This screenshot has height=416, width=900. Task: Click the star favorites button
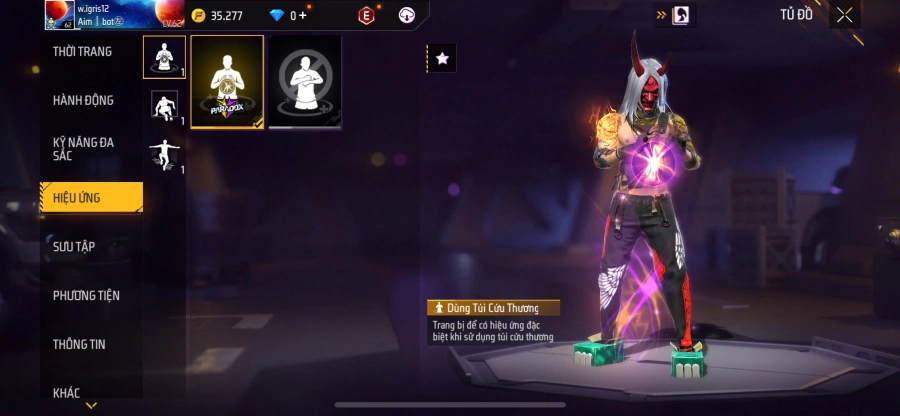click(x=442, y=59)
